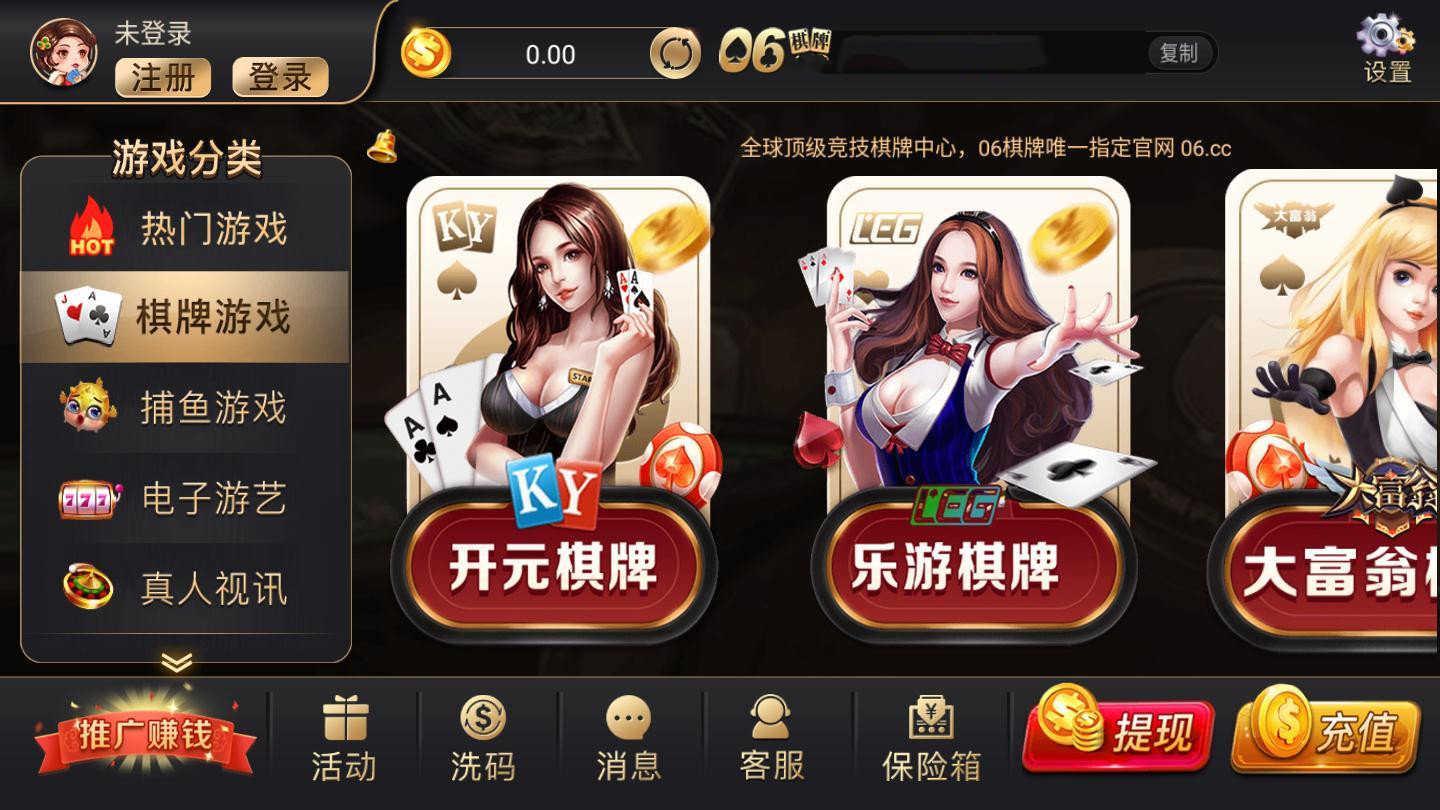Click the announcement bell icon
The width and height of the screenshot is (1440, 810).
pos(383,149)
